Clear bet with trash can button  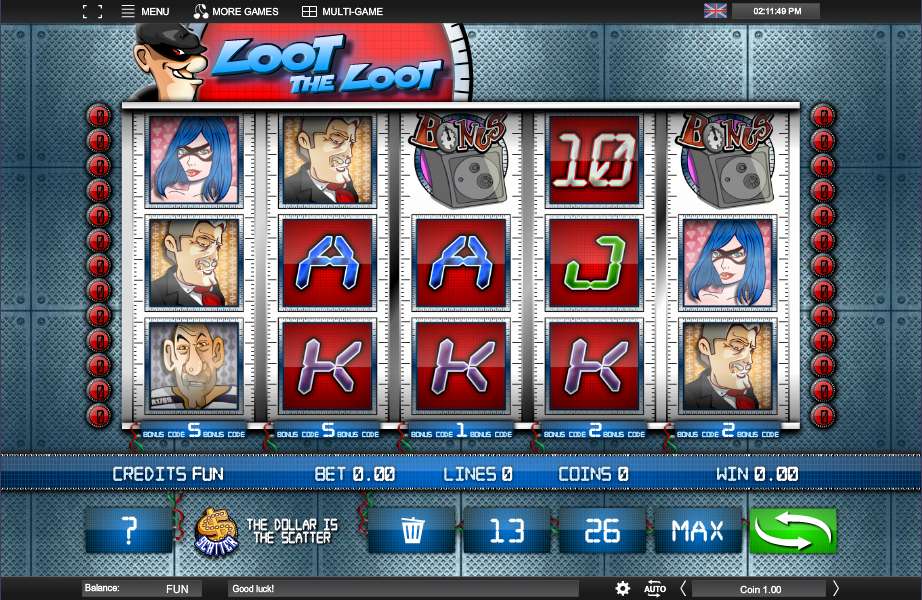click(x=412, y=530)
